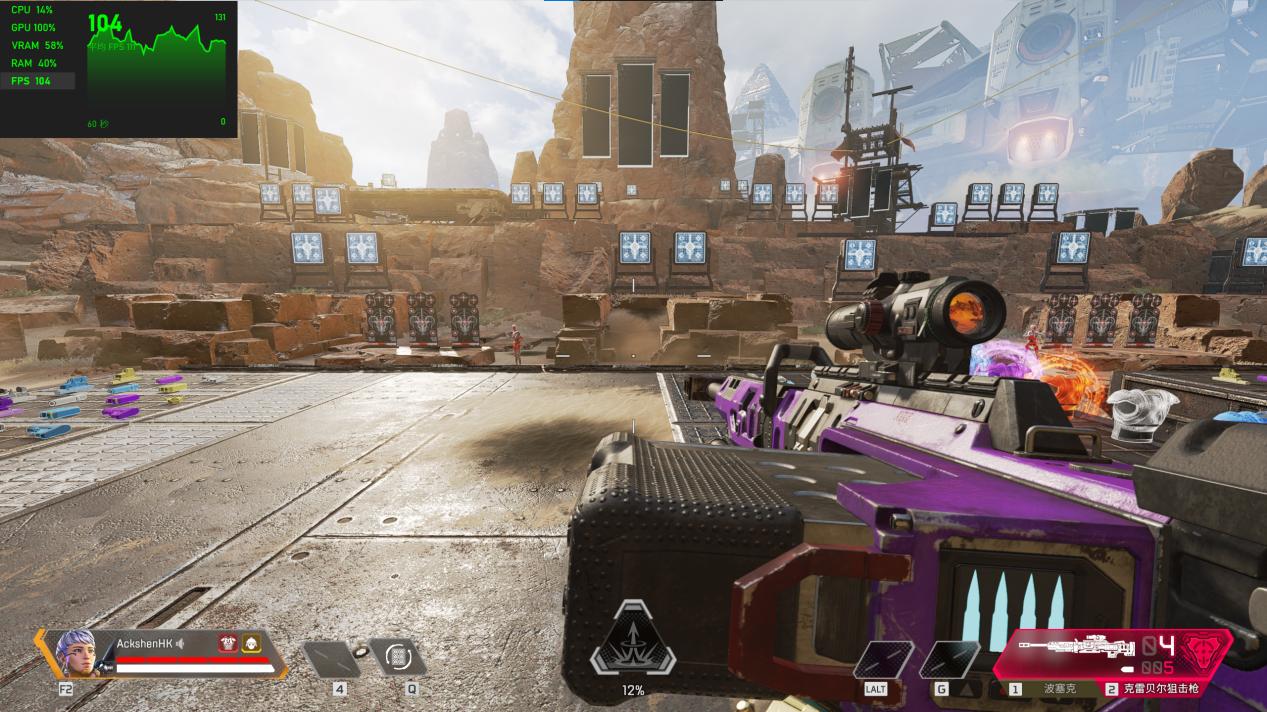
Task: Click the speaker icon beside AckshenHK
Action: pyautogui.click(x=180, y=644)
